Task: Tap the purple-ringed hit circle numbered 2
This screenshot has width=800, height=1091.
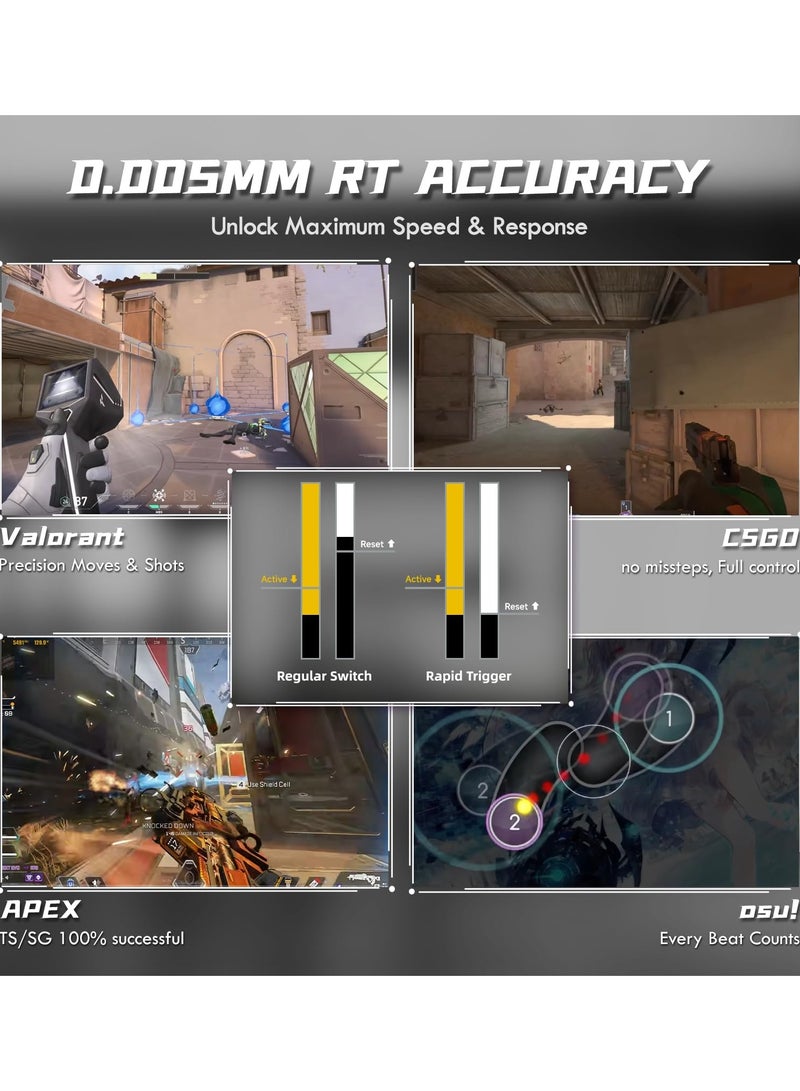Action: click(x=514, y=822)
